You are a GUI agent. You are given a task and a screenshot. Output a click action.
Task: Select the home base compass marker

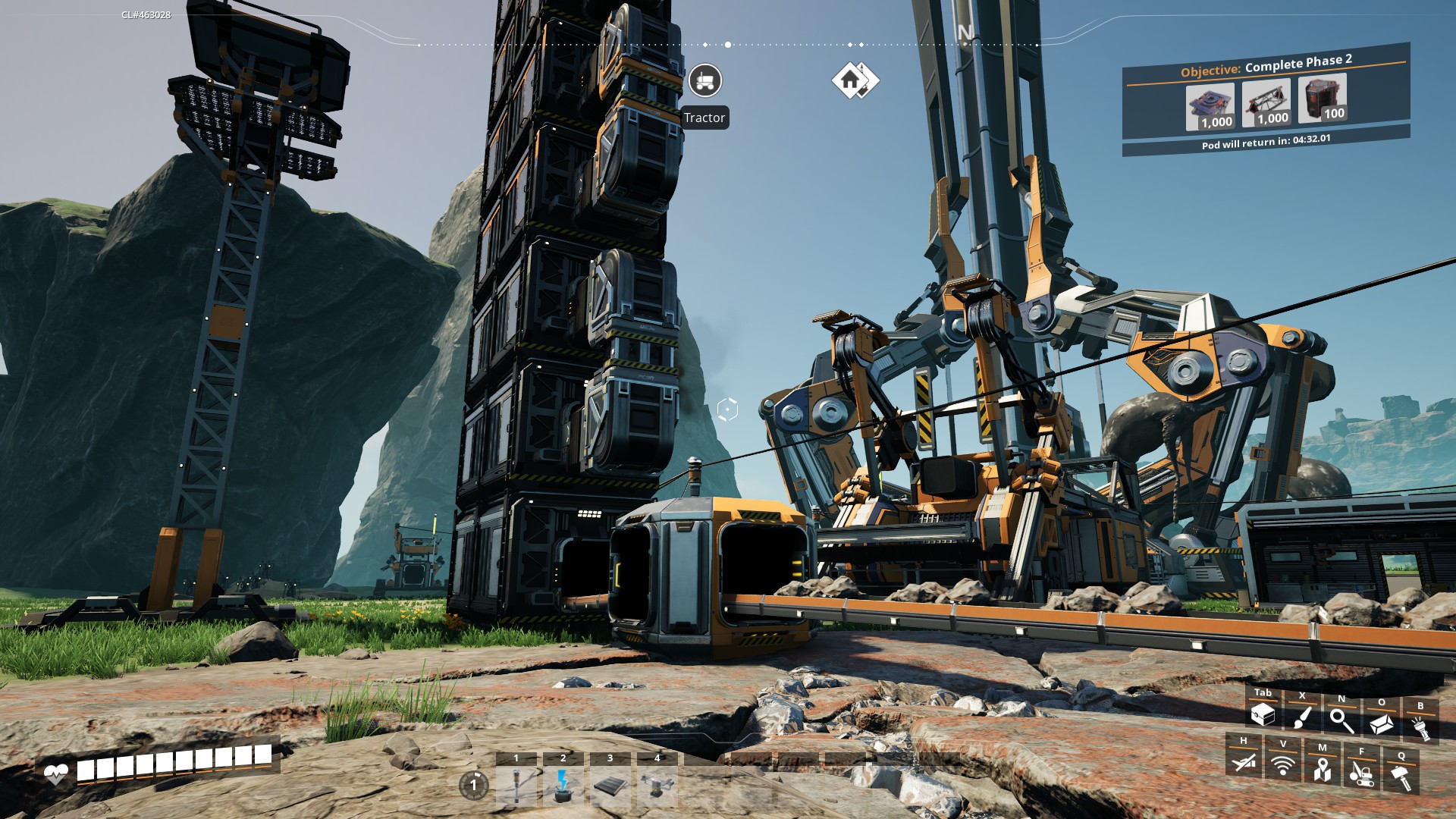tap(854, 80)
